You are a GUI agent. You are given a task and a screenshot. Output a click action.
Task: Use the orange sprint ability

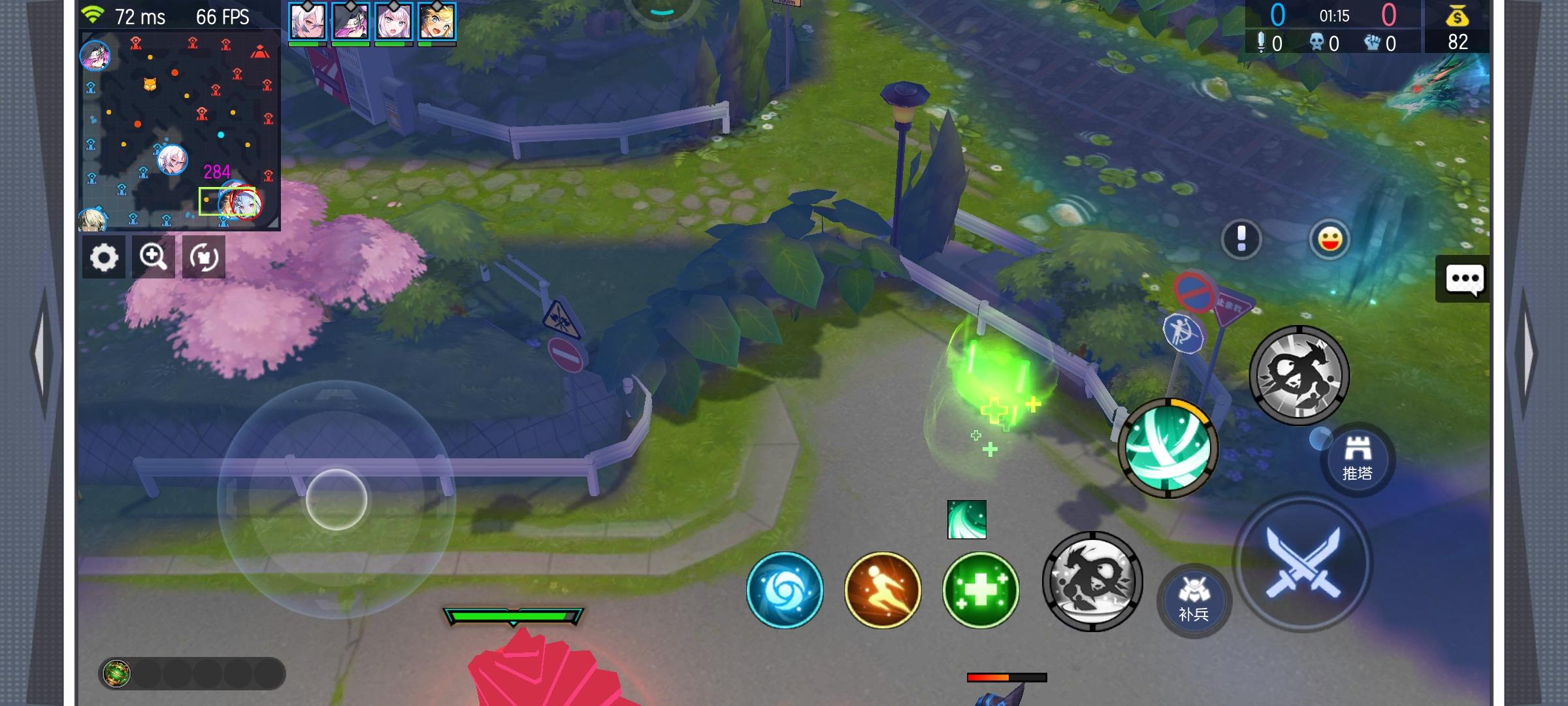point(881,589)
